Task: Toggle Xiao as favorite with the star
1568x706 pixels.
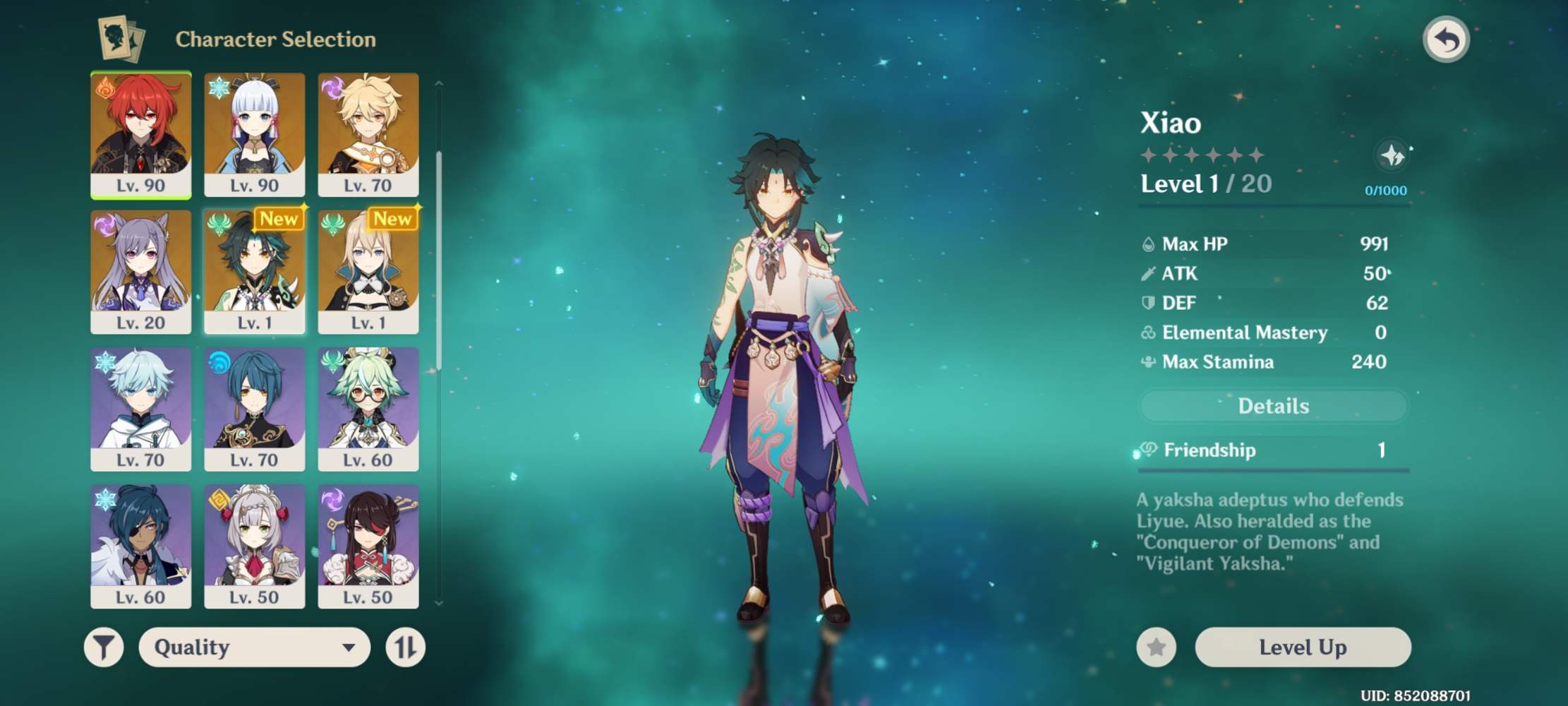Action: [1156, 647]
